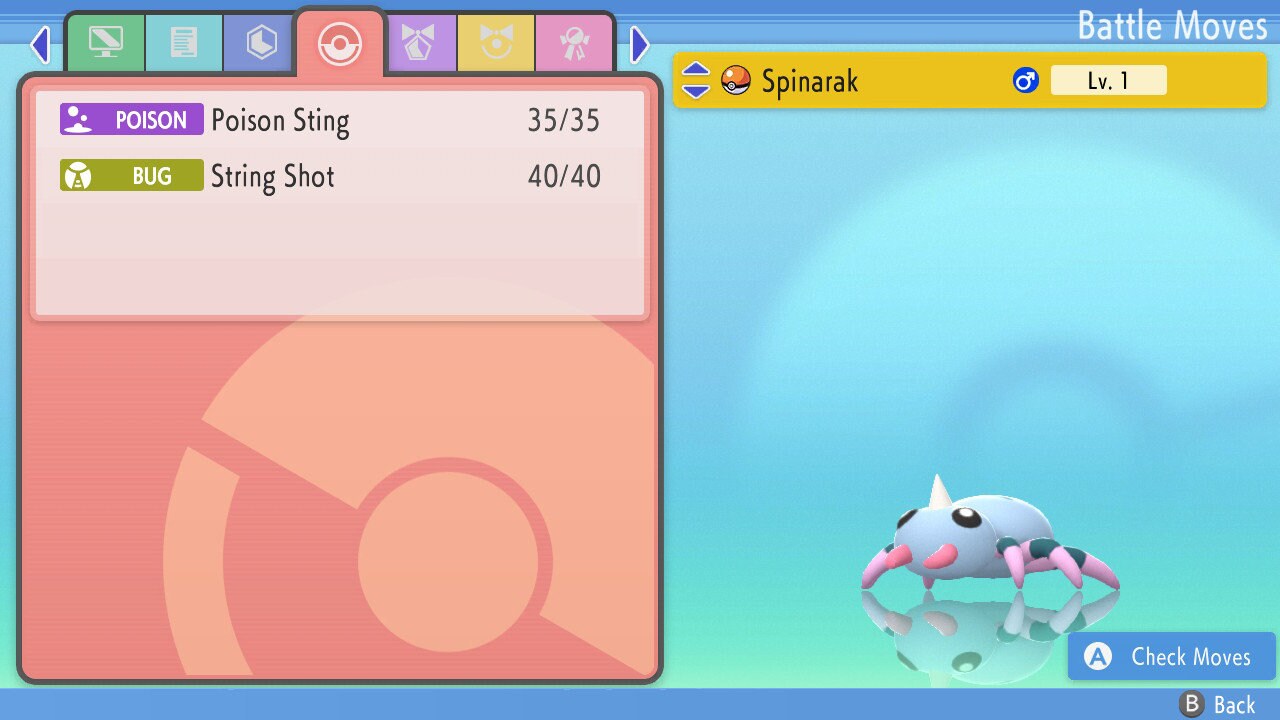Screen dimensions: 1280x720
Task: Choose the String Shot move
Action: (330, 177)
